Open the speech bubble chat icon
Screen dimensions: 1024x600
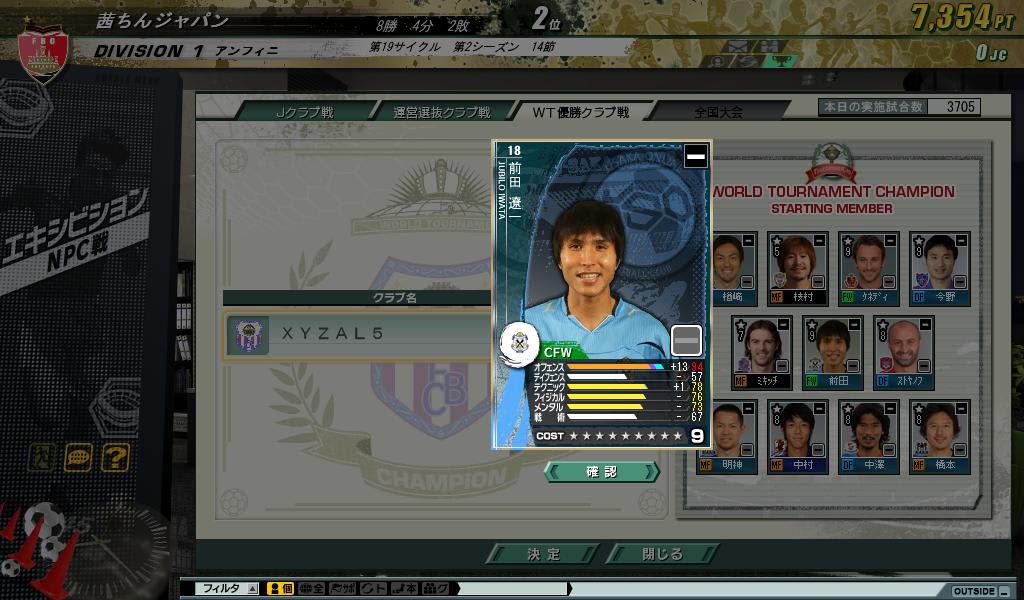(x=78, y=458)
